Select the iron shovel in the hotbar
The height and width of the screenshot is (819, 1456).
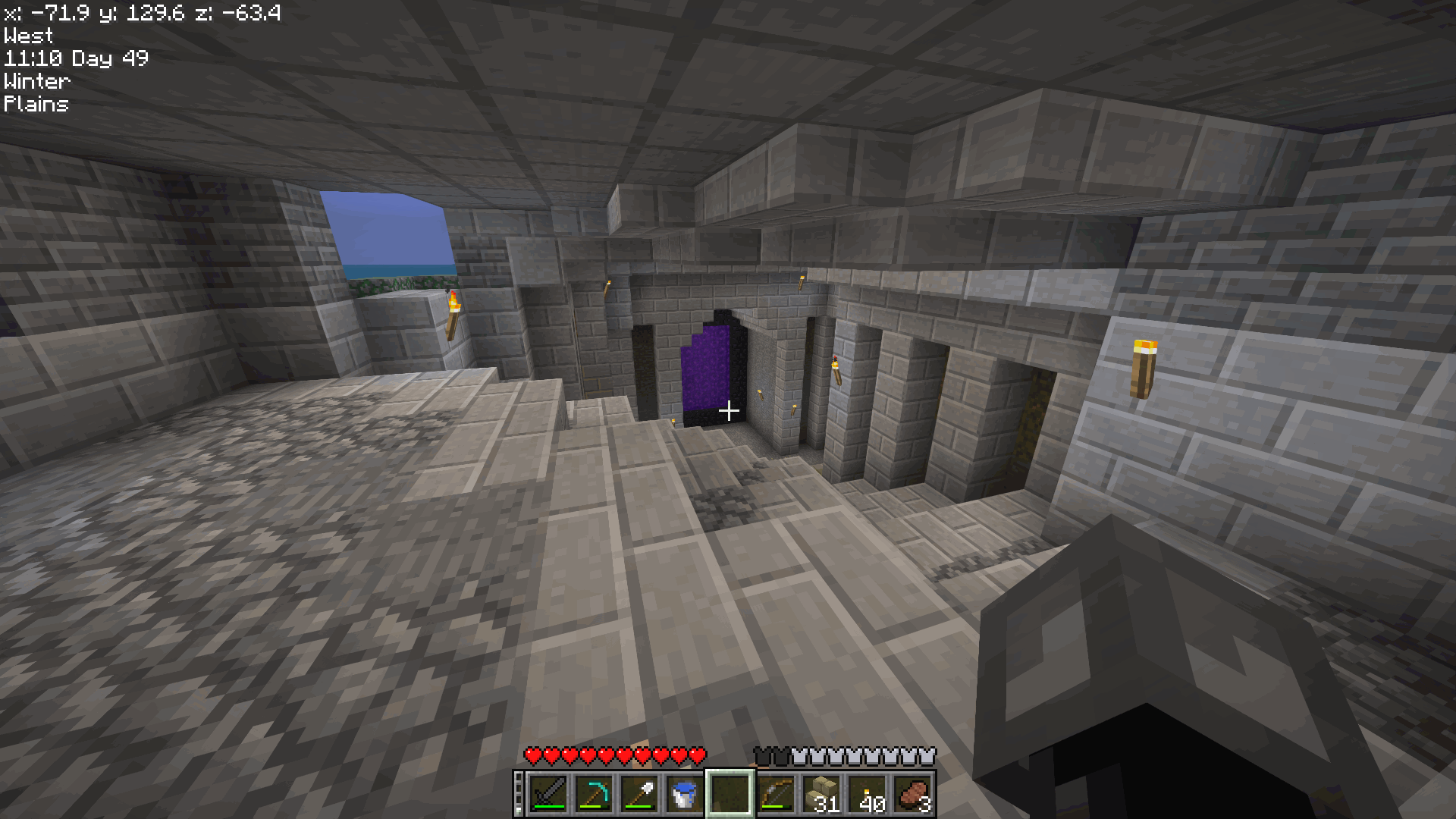tap(639, 793)
